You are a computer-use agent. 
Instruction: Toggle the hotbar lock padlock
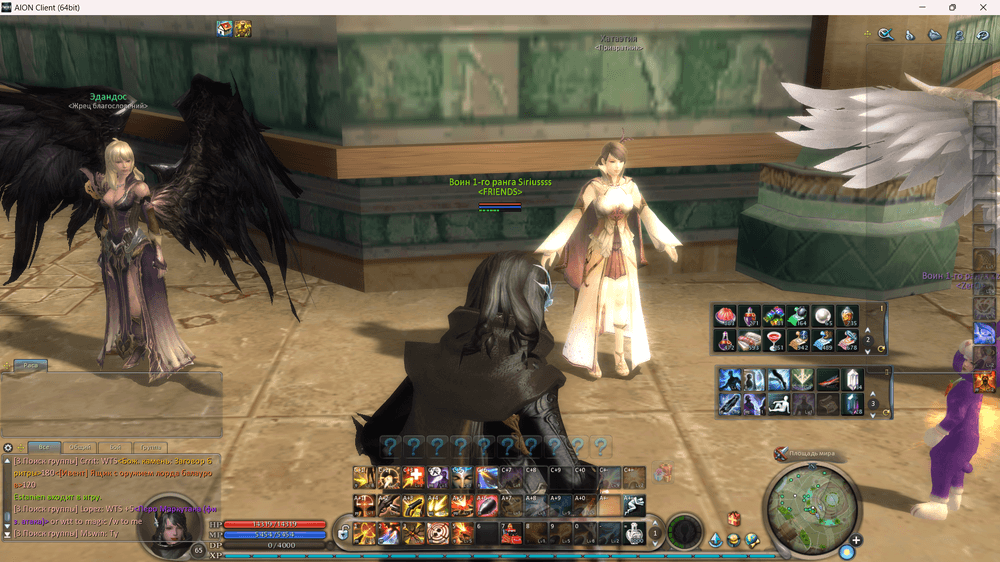[x=343, y=534]
